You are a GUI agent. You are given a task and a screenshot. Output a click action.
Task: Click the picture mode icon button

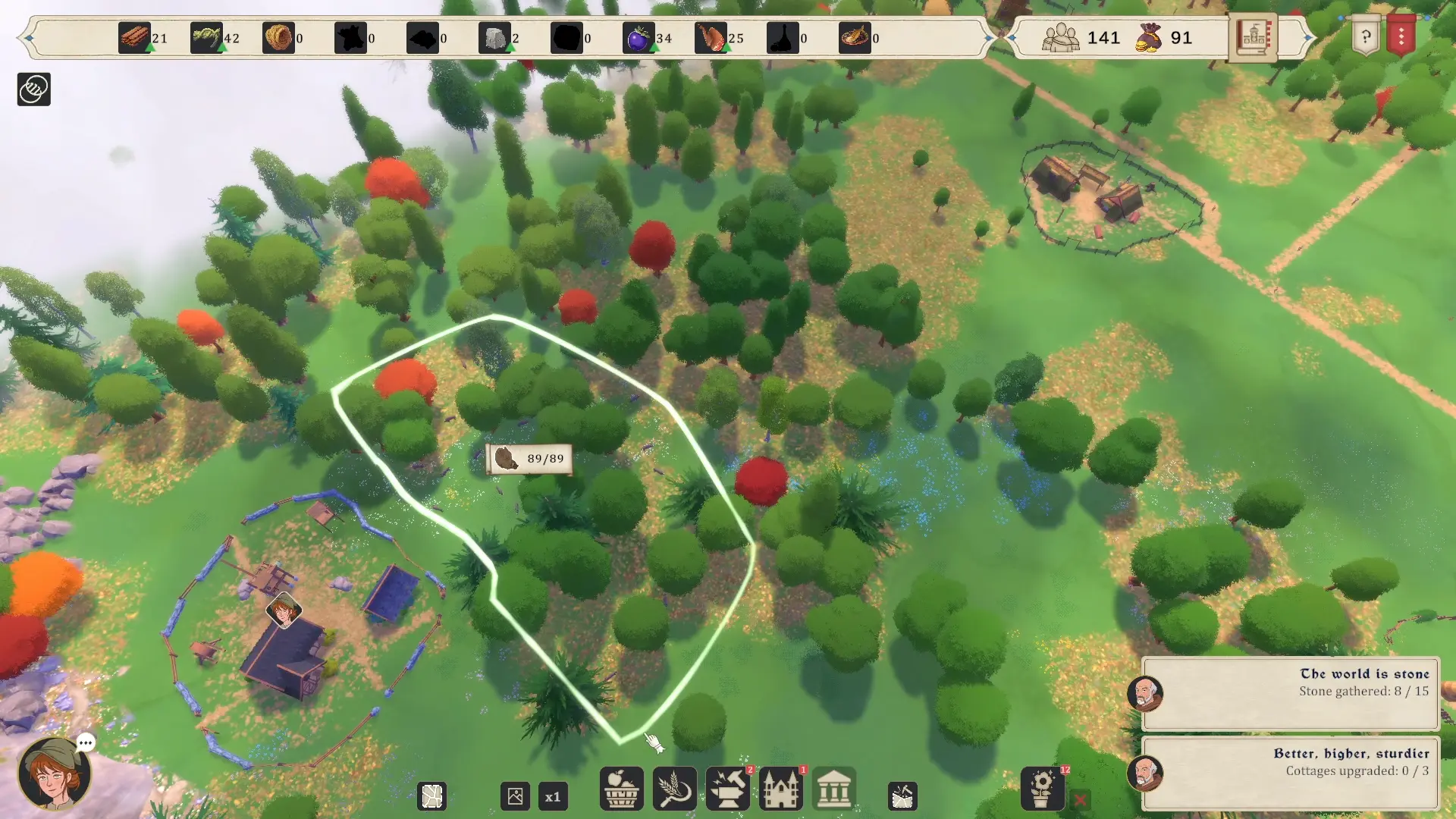click(516, 797)
